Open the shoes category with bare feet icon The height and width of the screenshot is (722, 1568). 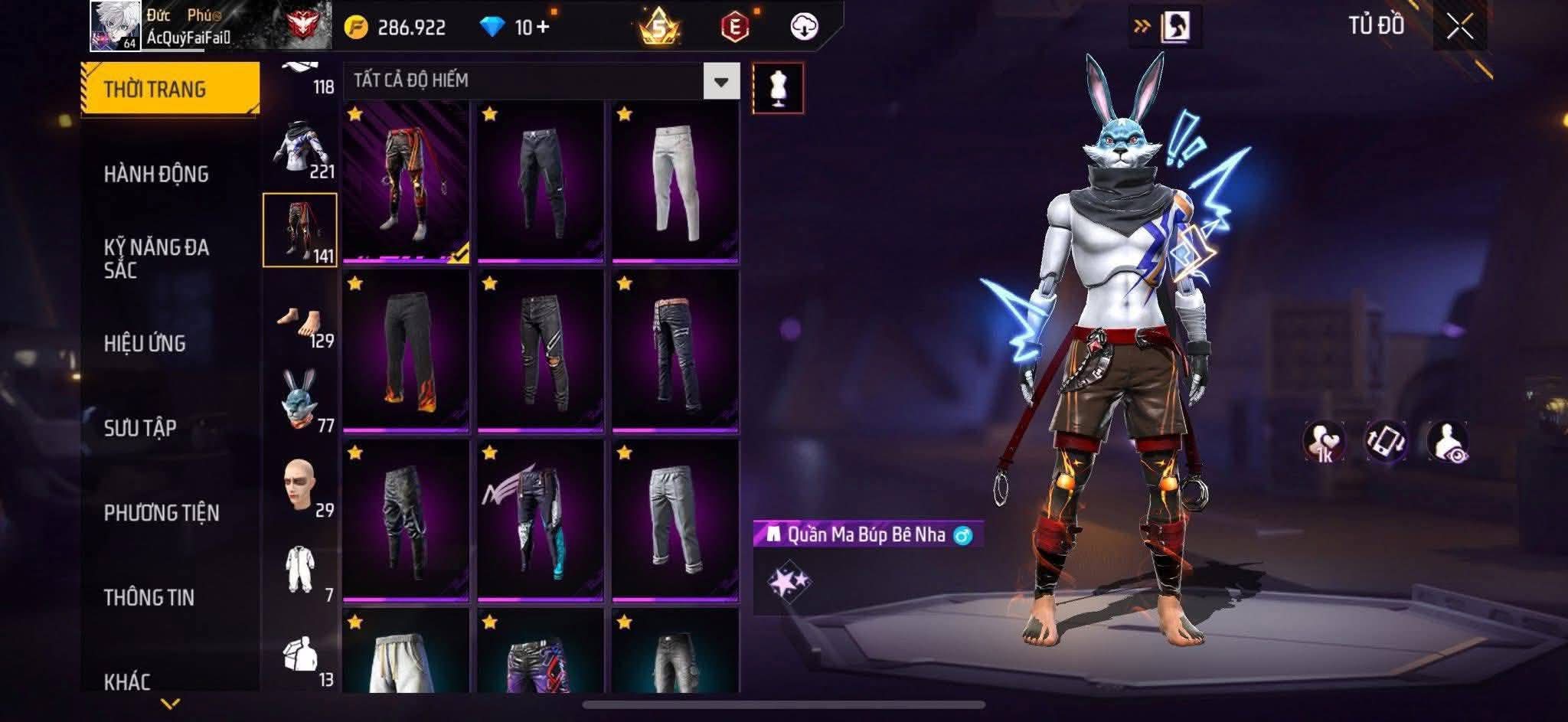(299, 324)
